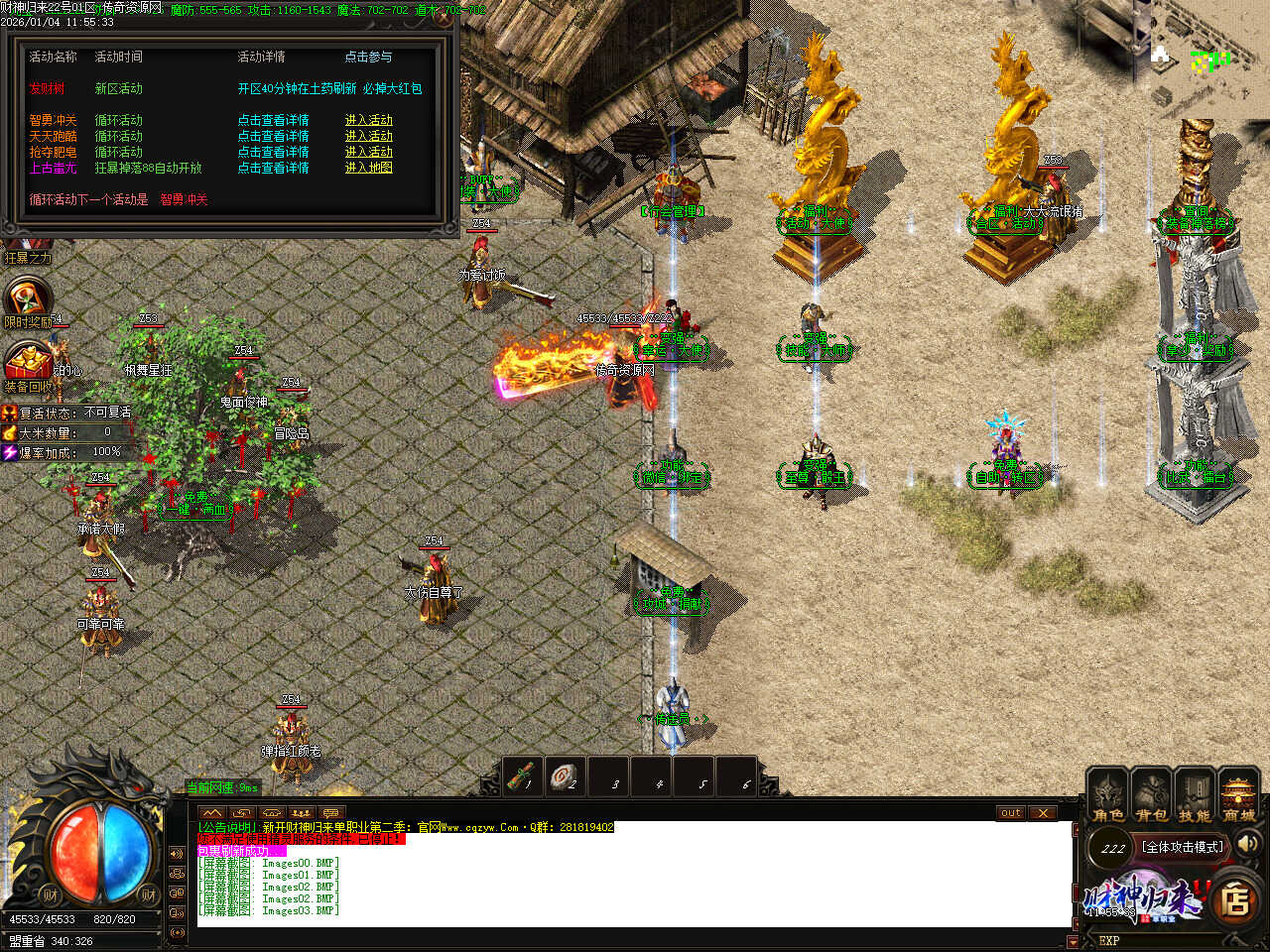
Task: Click 进入活动 for 抢夺肥皂 activity
Action: click(368, 152)
